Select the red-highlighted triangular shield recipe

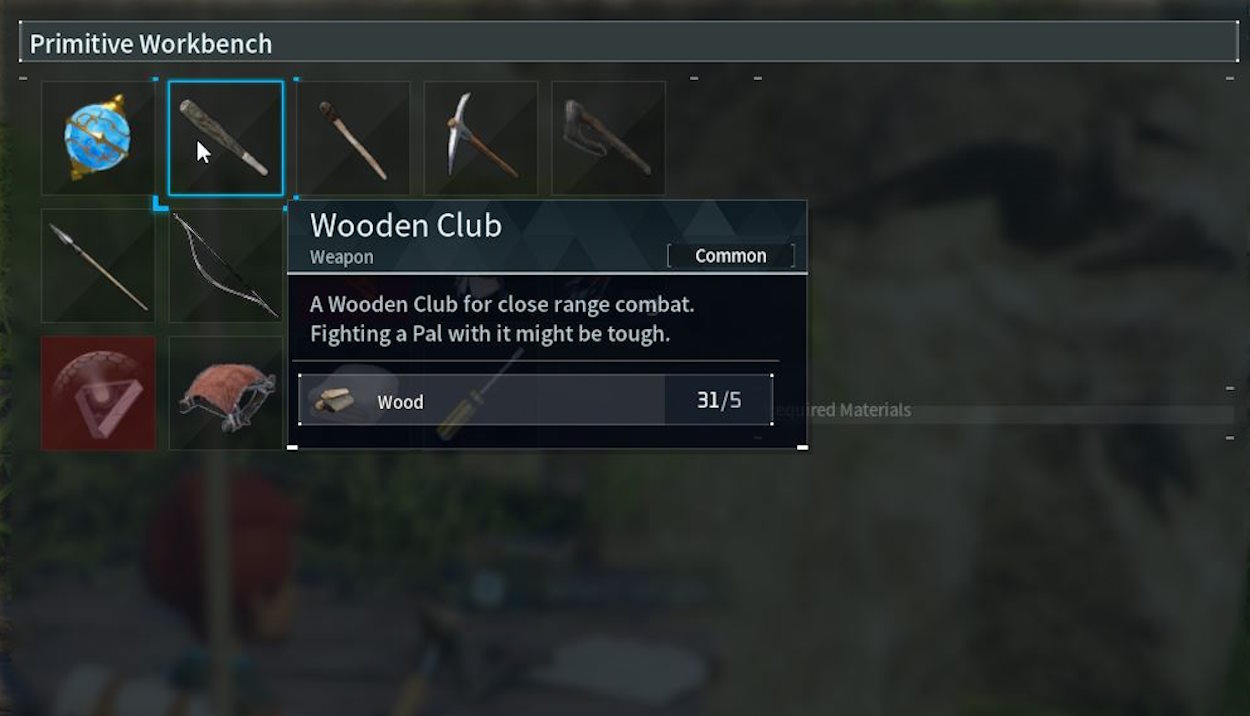click(98, 392)
